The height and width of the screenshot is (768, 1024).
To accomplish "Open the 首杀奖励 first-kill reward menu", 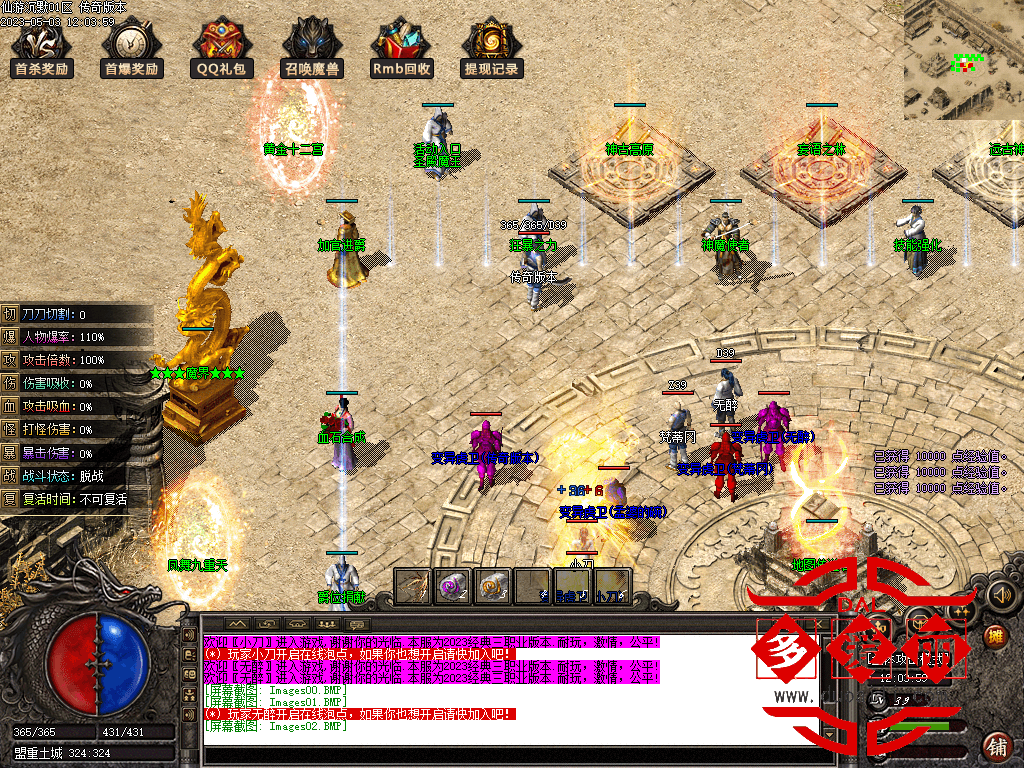I will click(42, 48).
